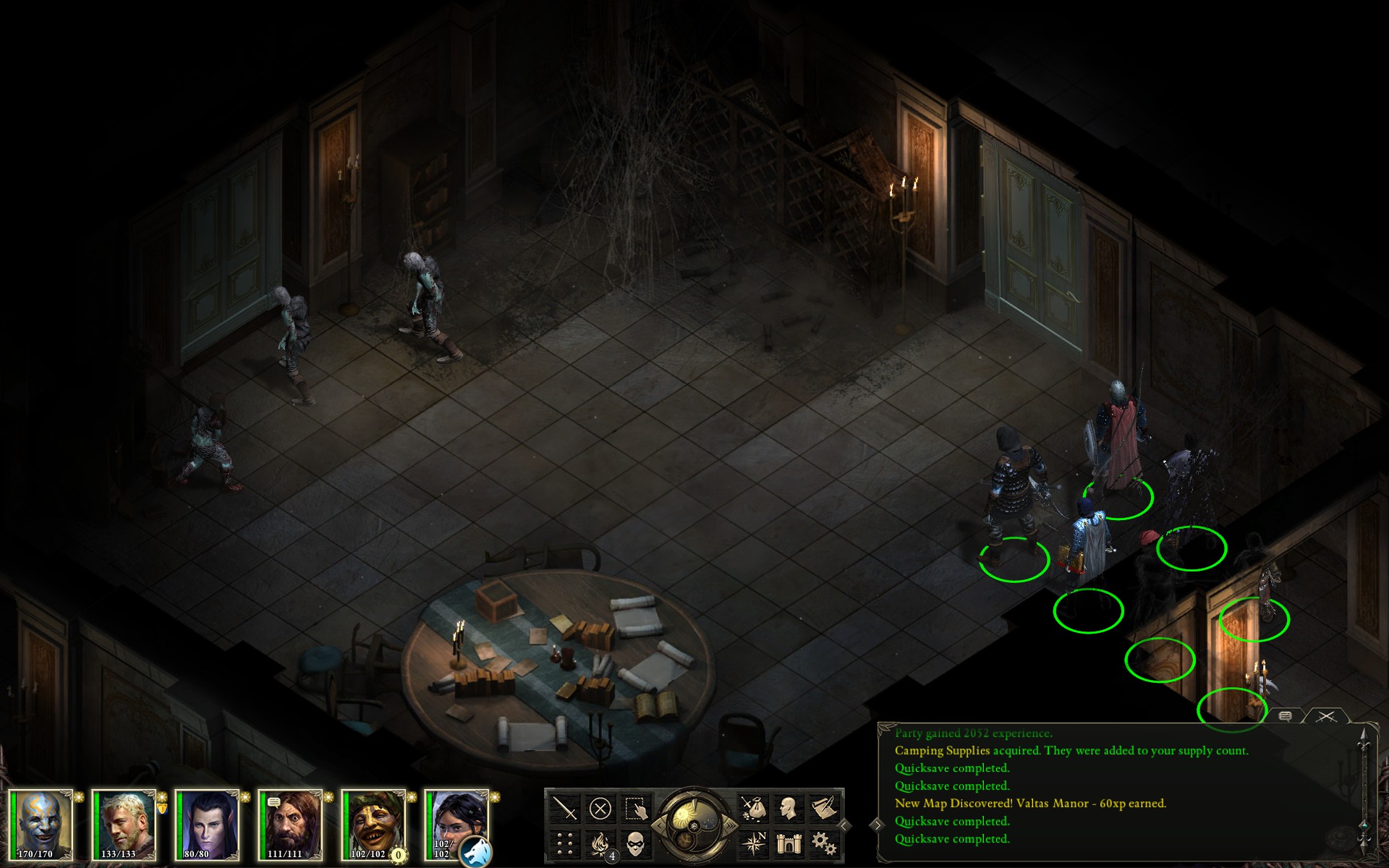Switch to the crossed-swords combat log tab
The height and width of the screenshot is (868, 1389).
click(1325, 716)
